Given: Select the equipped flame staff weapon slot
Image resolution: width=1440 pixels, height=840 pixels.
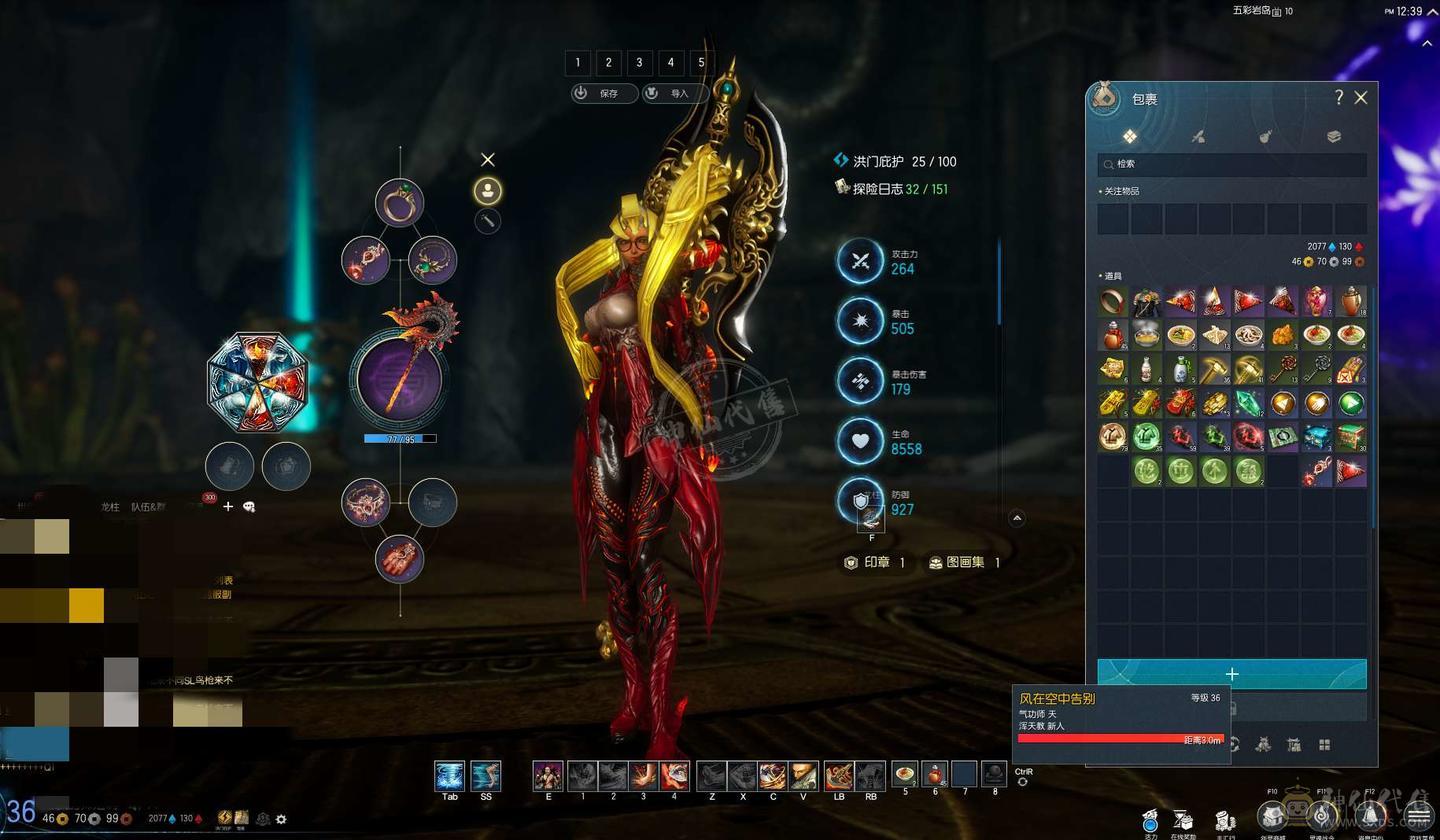Looking at the screenshot, I should [x=399, y=379].
